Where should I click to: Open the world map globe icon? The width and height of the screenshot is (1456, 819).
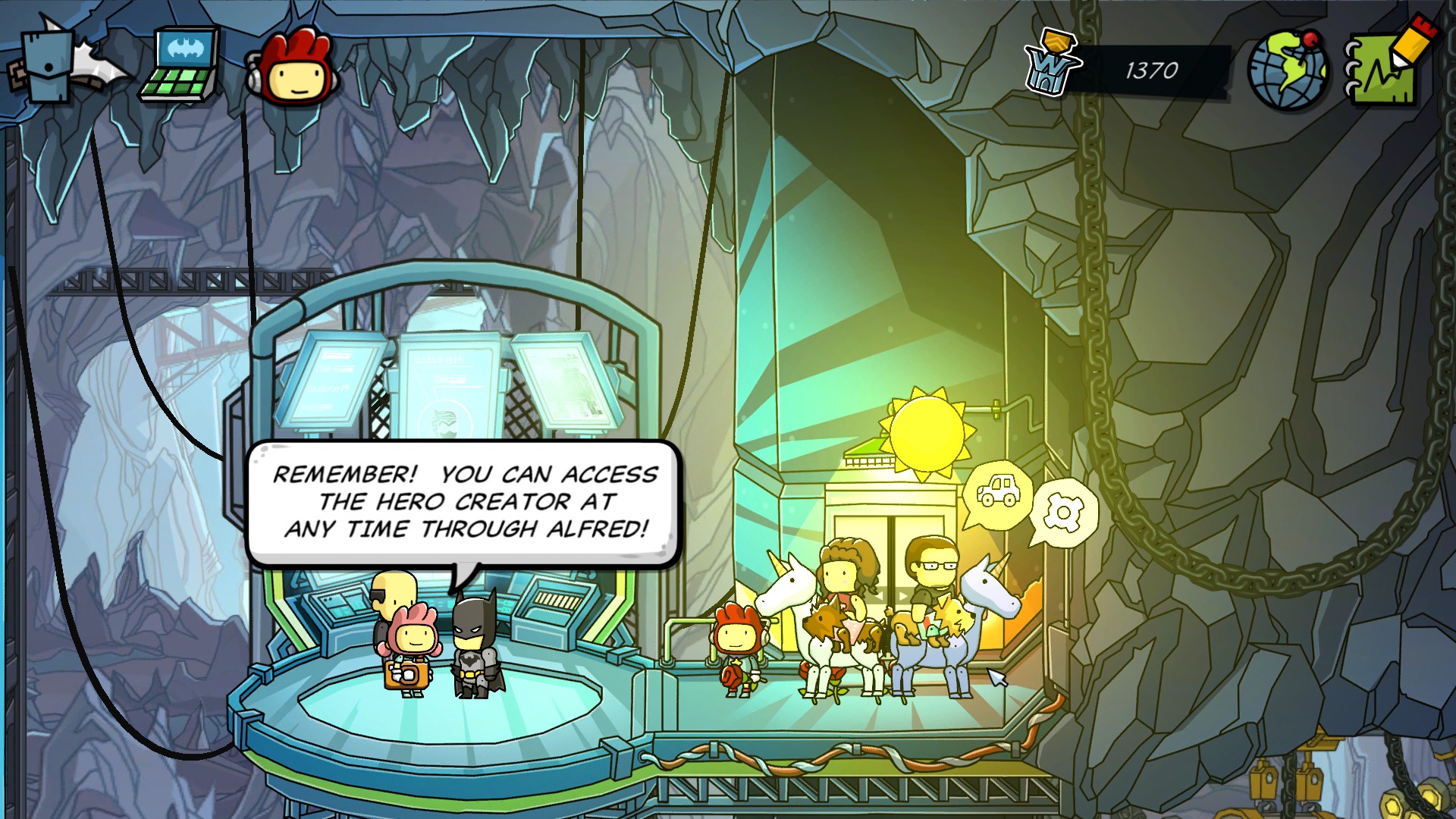tap(1288, 70)
